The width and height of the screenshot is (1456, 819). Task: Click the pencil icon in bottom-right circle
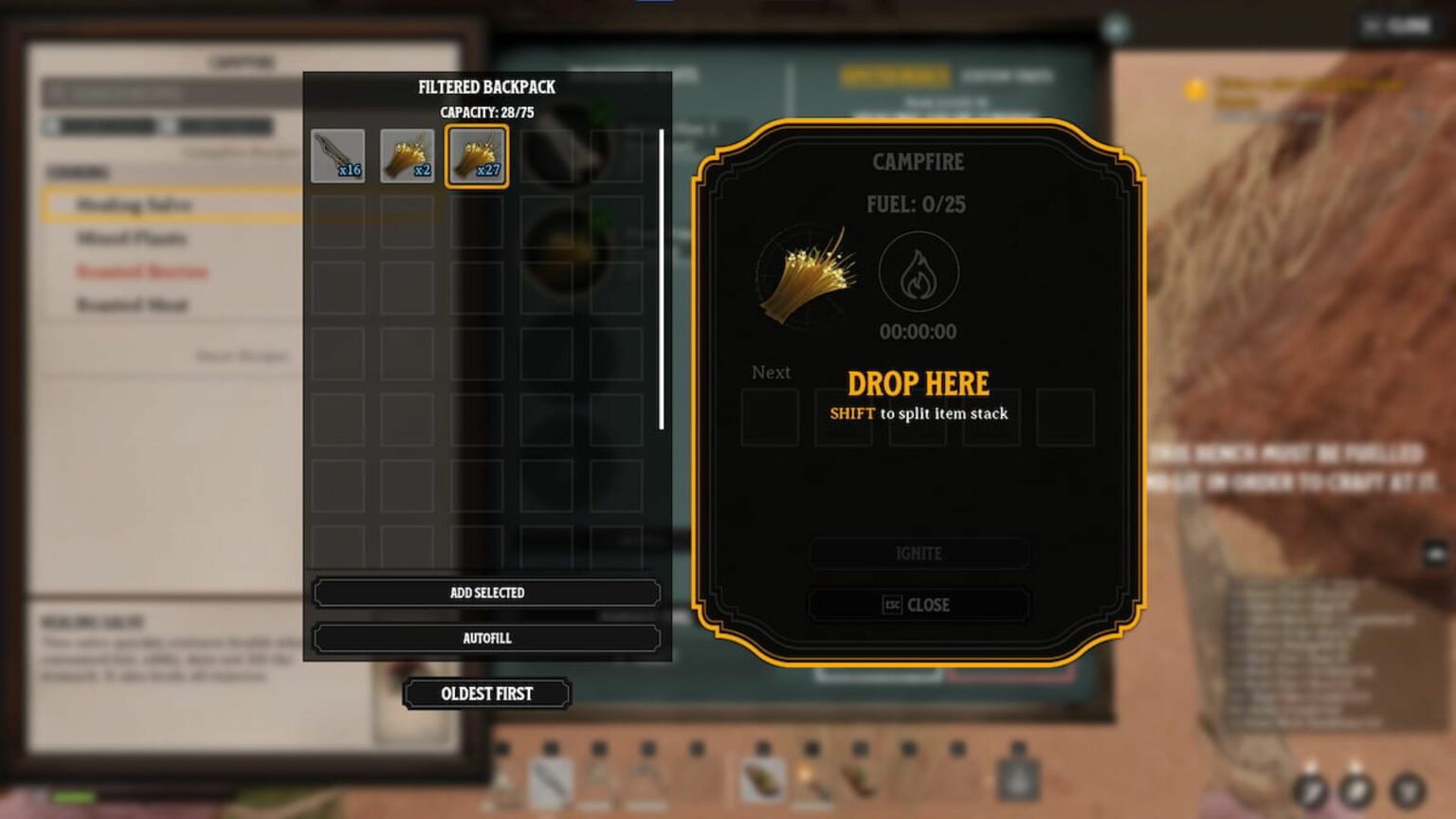click(1313, 792)
